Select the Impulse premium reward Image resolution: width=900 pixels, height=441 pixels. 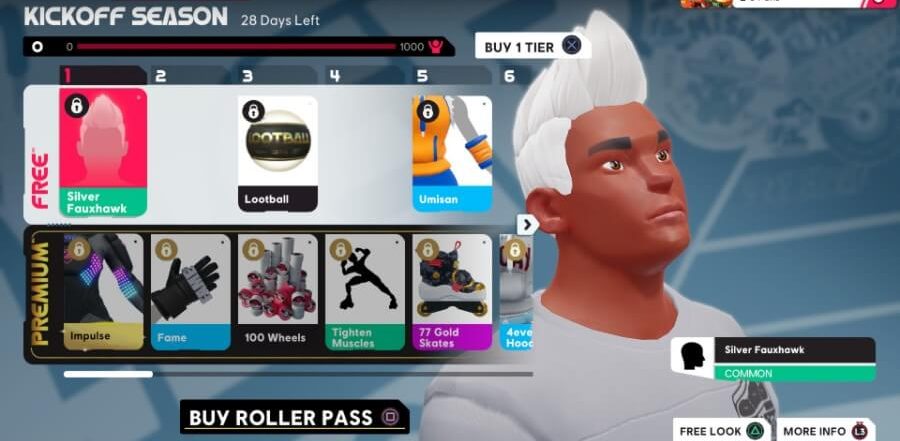point(104,292)
